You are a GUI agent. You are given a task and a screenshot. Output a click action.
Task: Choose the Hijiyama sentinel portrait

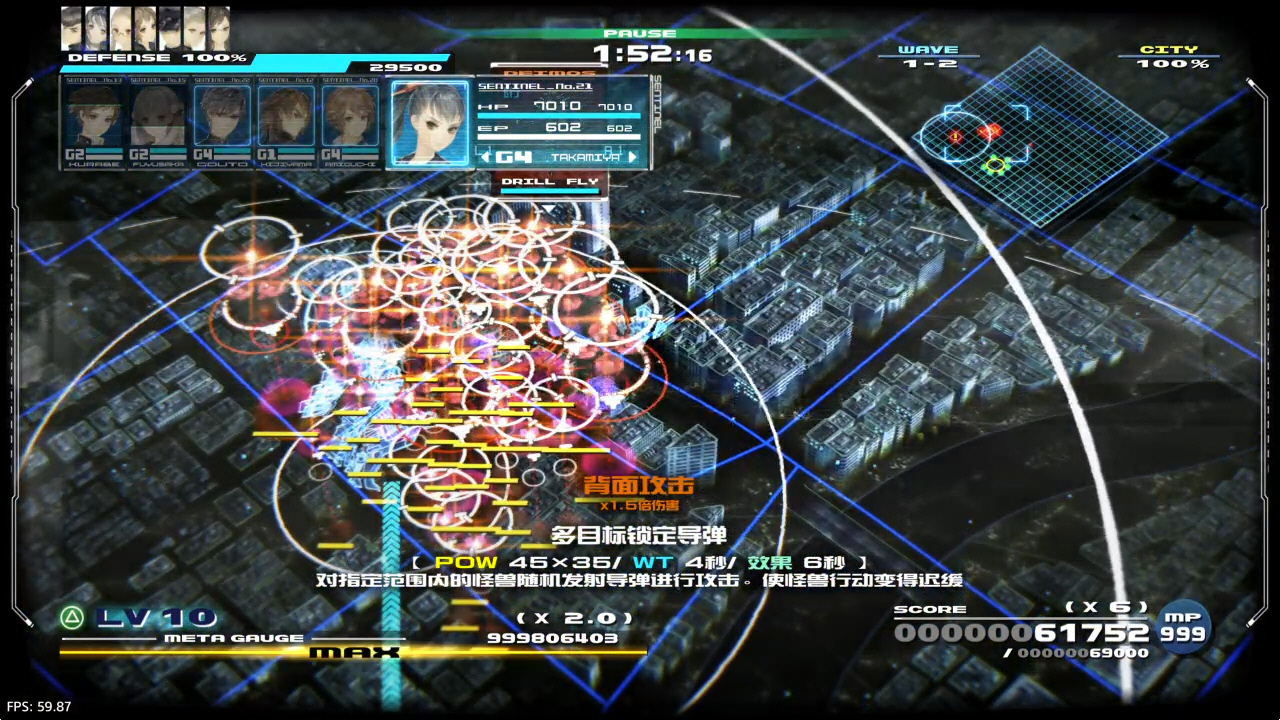click(x=287, y=125)
